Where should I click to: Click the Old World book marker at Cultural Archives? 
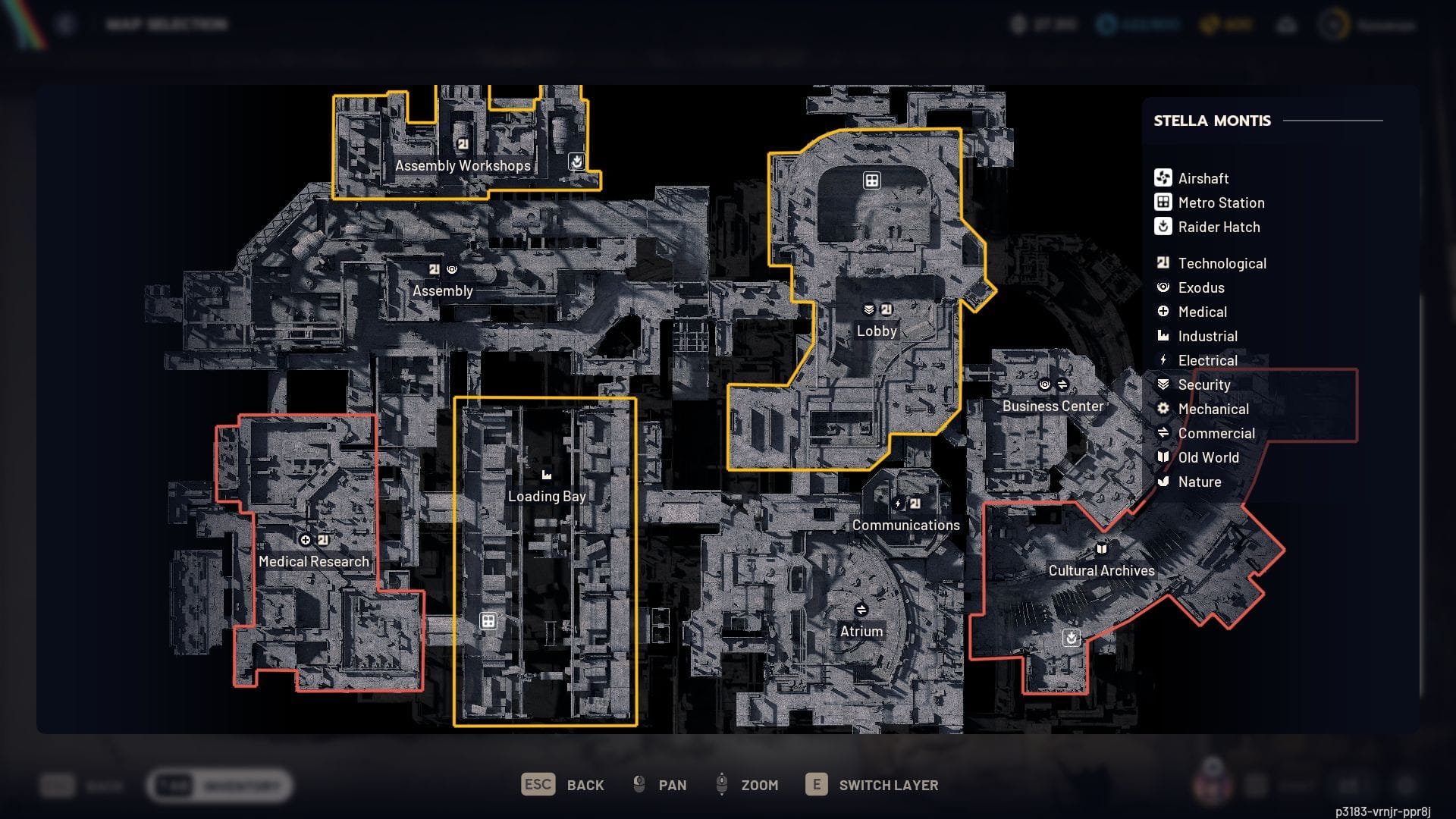[1101, 548]
